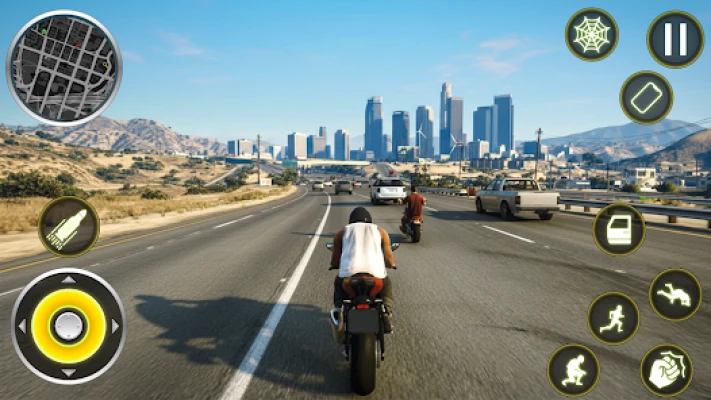Use the punch fist button
Viewport: 711px width, 400px height.
click(666, 370)
